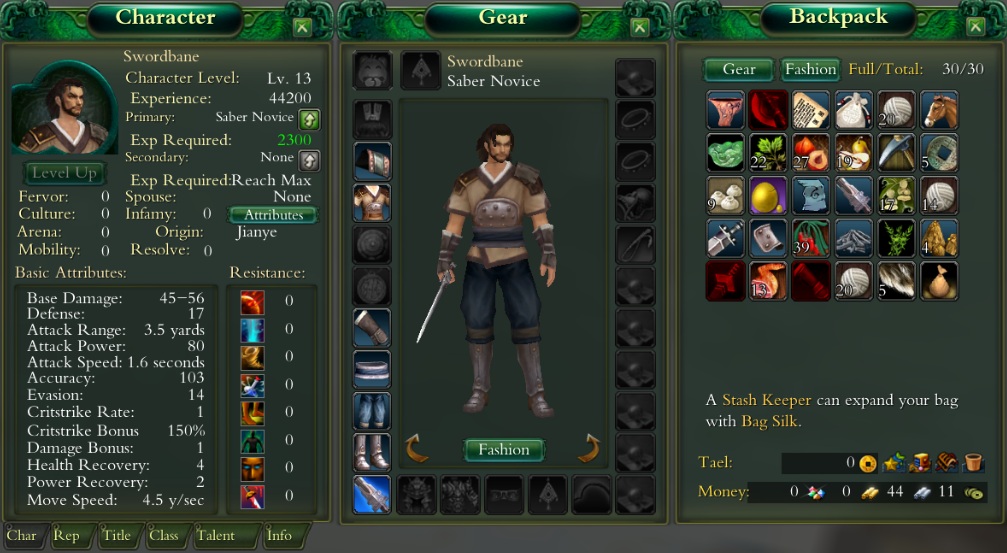The height and width of the screenshot is (553, 1007).
Task: Rotate character model with right arrow
Action: tap(590, 447)
